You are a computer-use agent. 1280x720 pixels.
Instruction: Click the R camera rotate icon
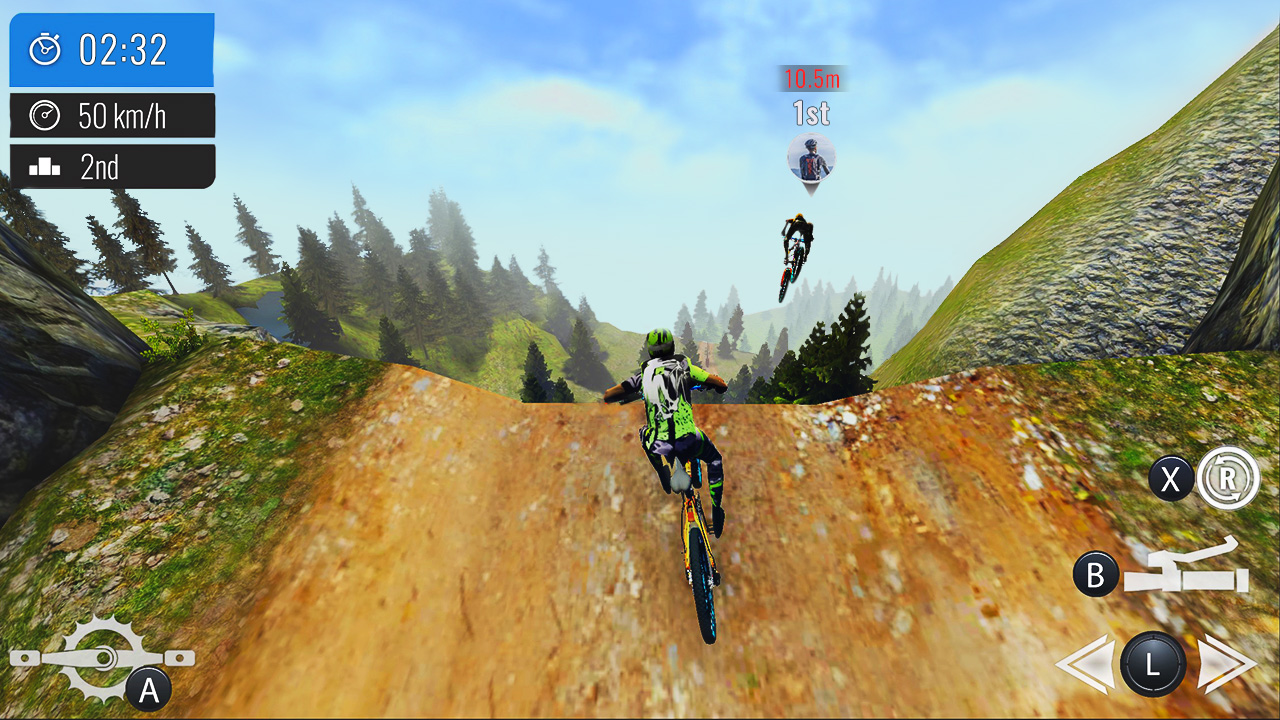[x=1230, y=480]
